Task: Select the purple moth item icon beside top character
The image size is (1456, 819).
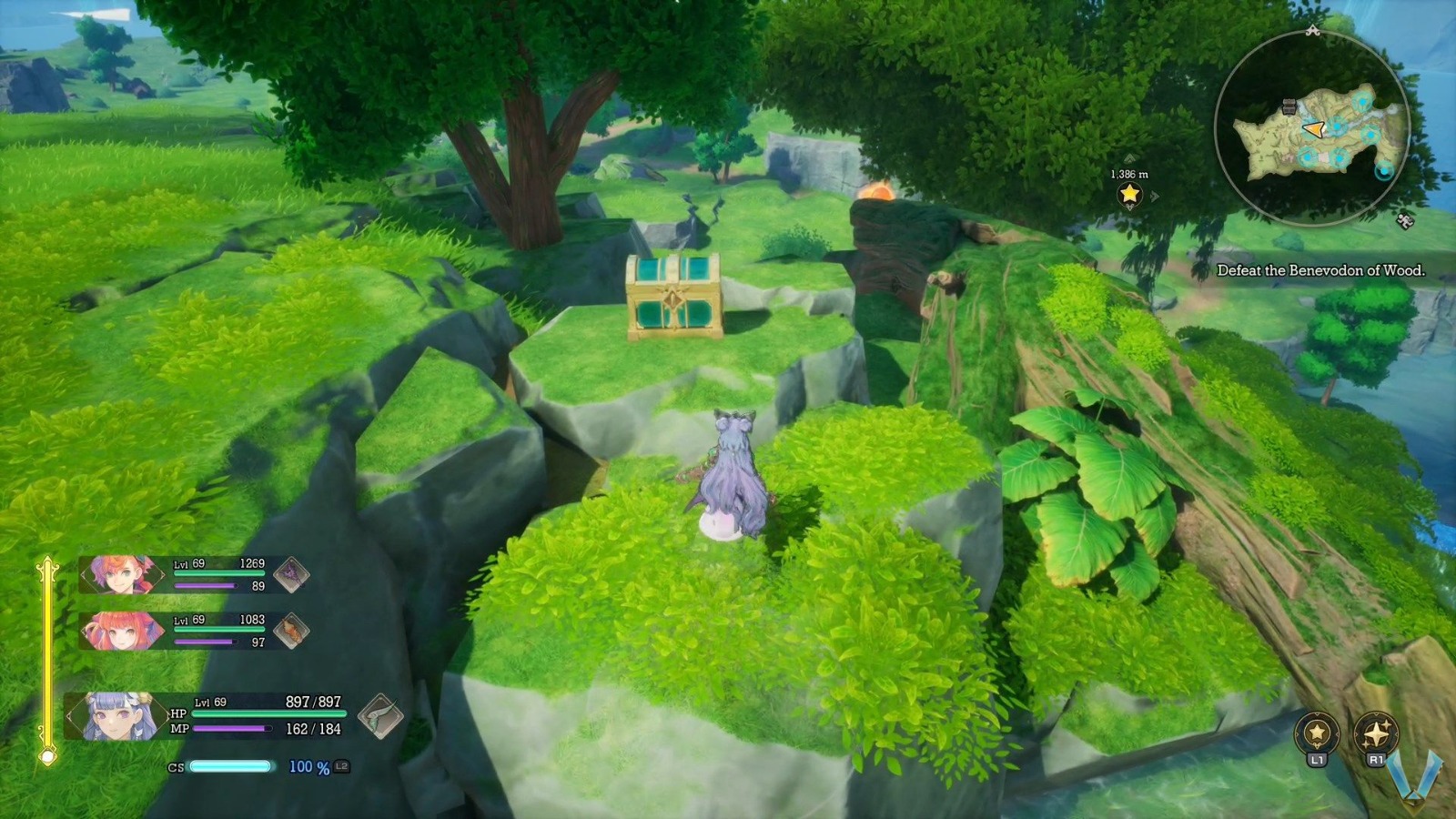Action: click(291, 574)
